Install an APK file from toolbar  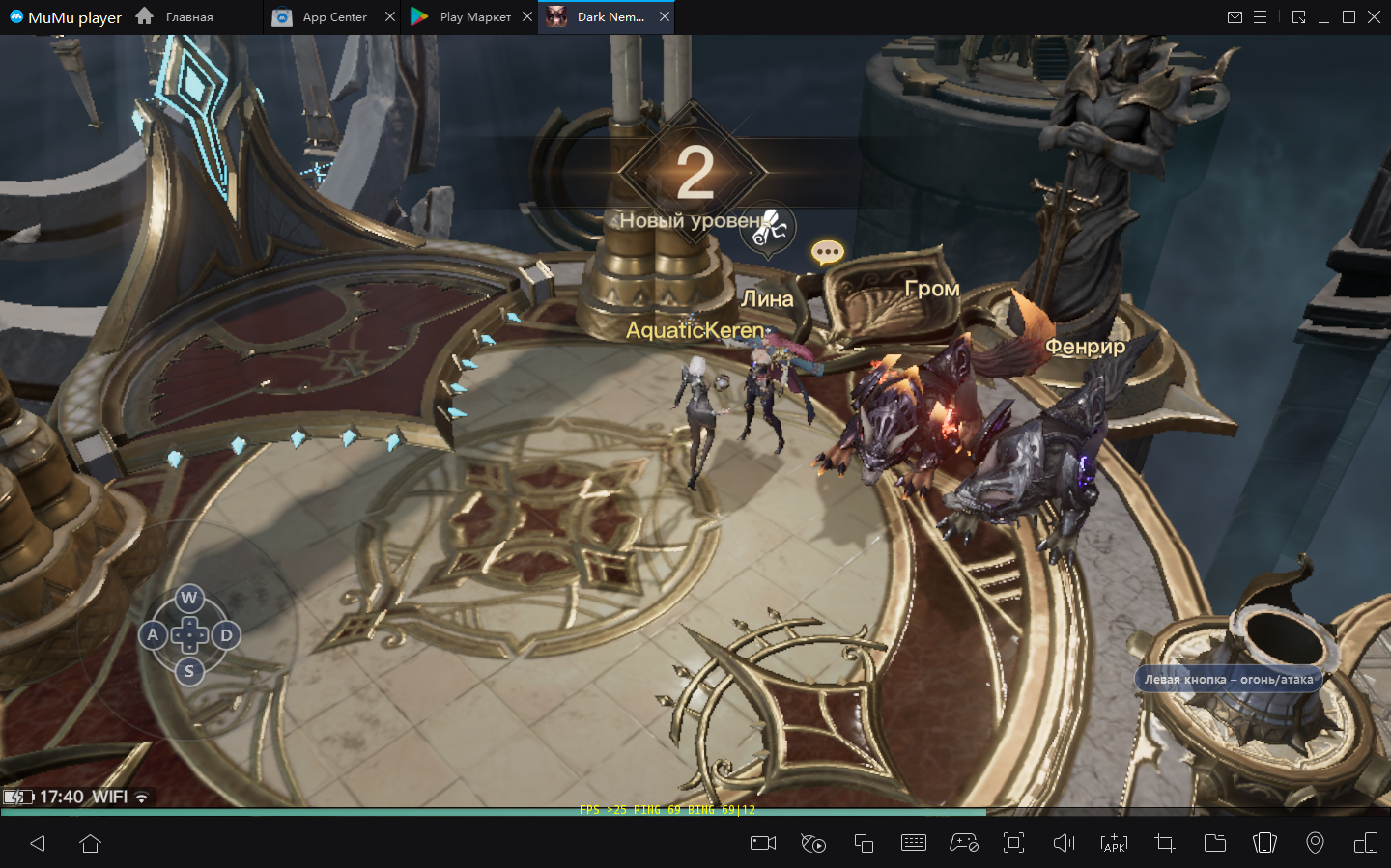pos(1114,843)
